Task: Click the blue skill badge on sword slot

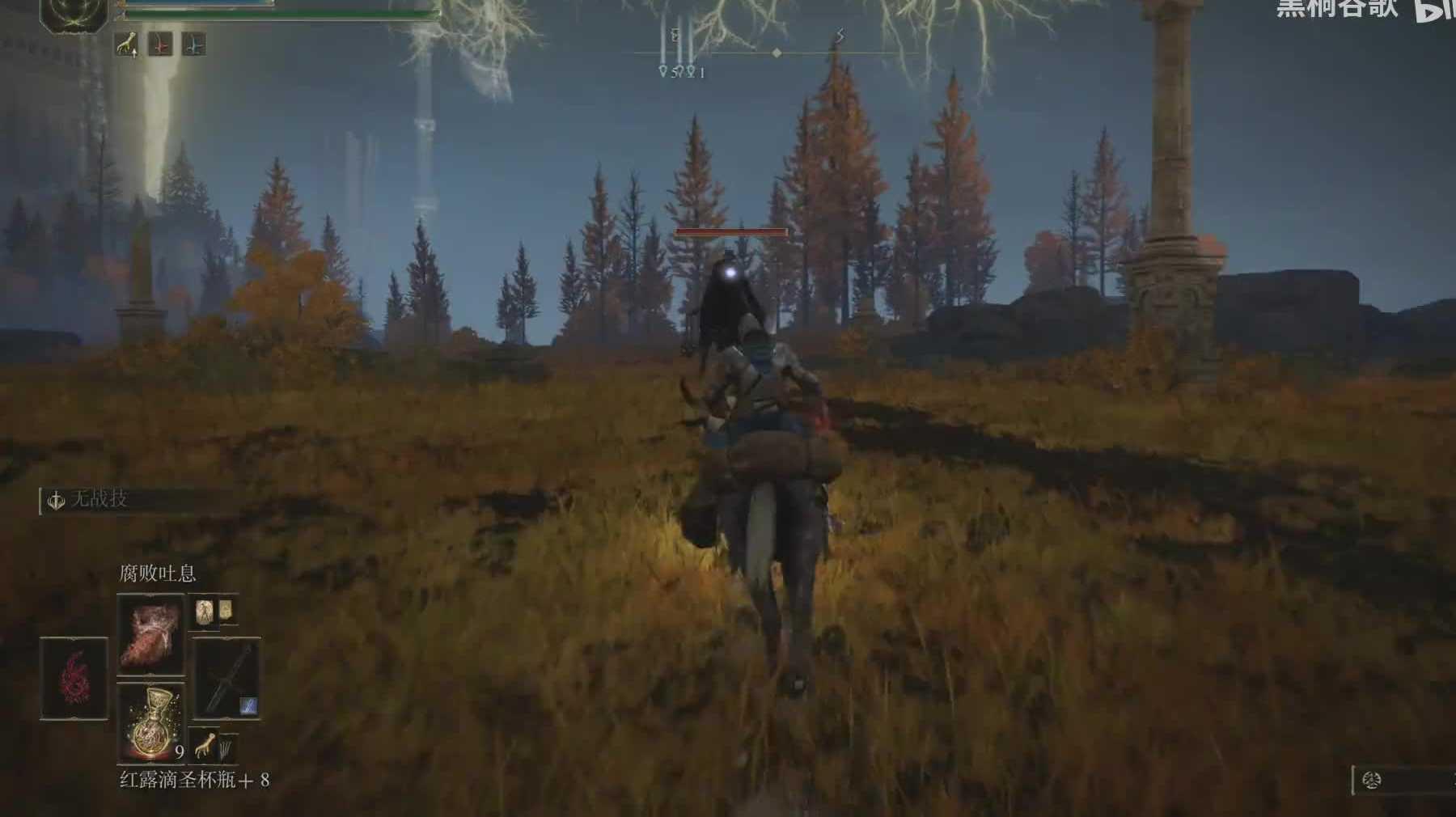Action: pos(249,707)
